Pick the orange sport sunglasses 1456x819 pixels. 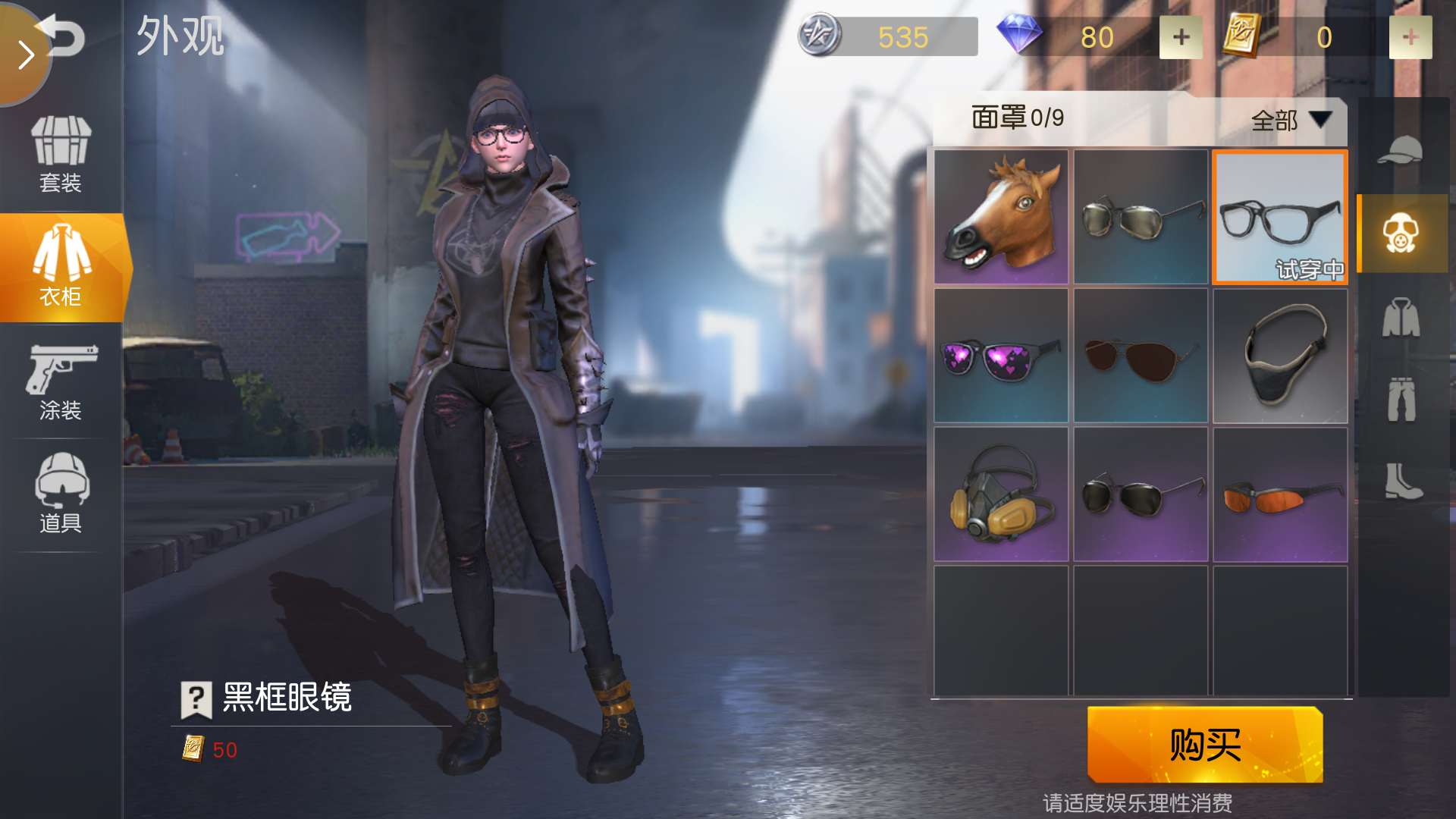point(1280,494)
